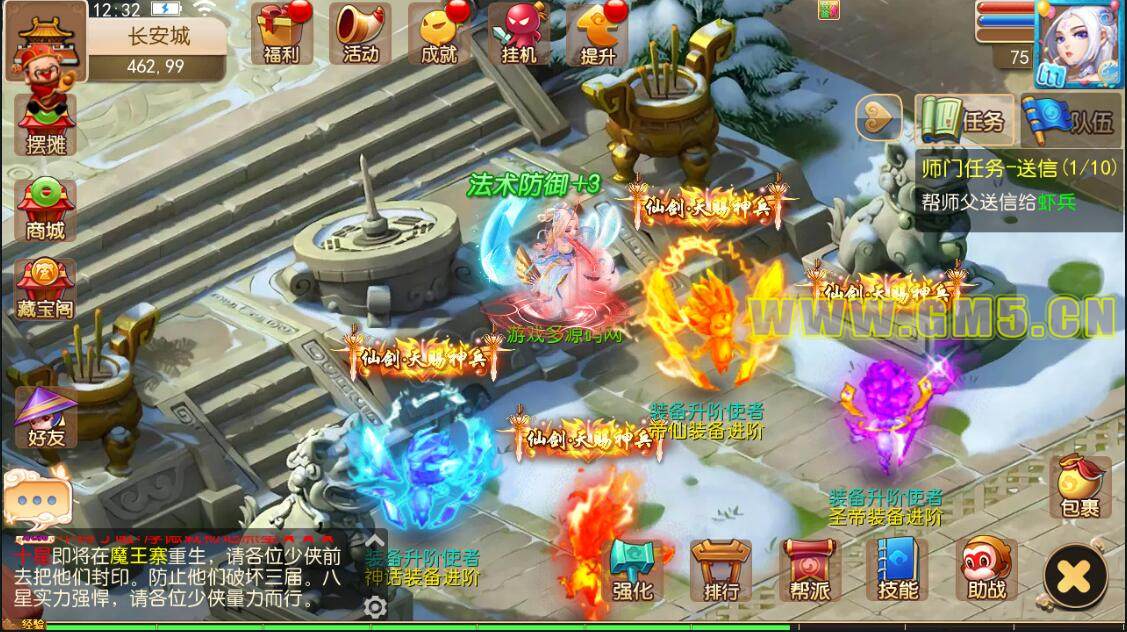The height and width of the screenshot is (632, 1127).
Task: Open the chat bubble button
Action: 37,497
